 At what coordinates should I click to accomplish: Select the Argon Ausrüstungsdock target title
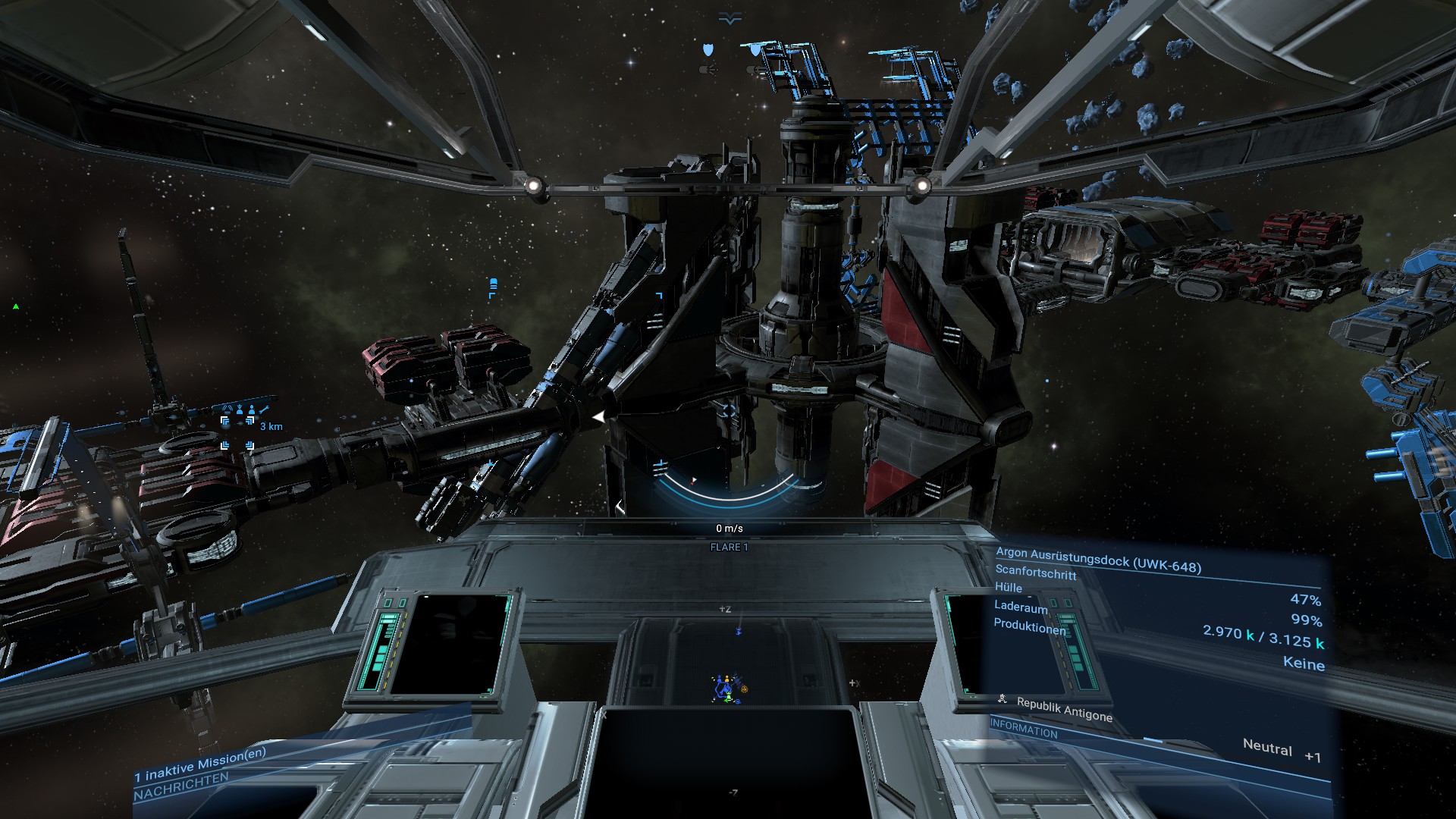[1098, 560]
